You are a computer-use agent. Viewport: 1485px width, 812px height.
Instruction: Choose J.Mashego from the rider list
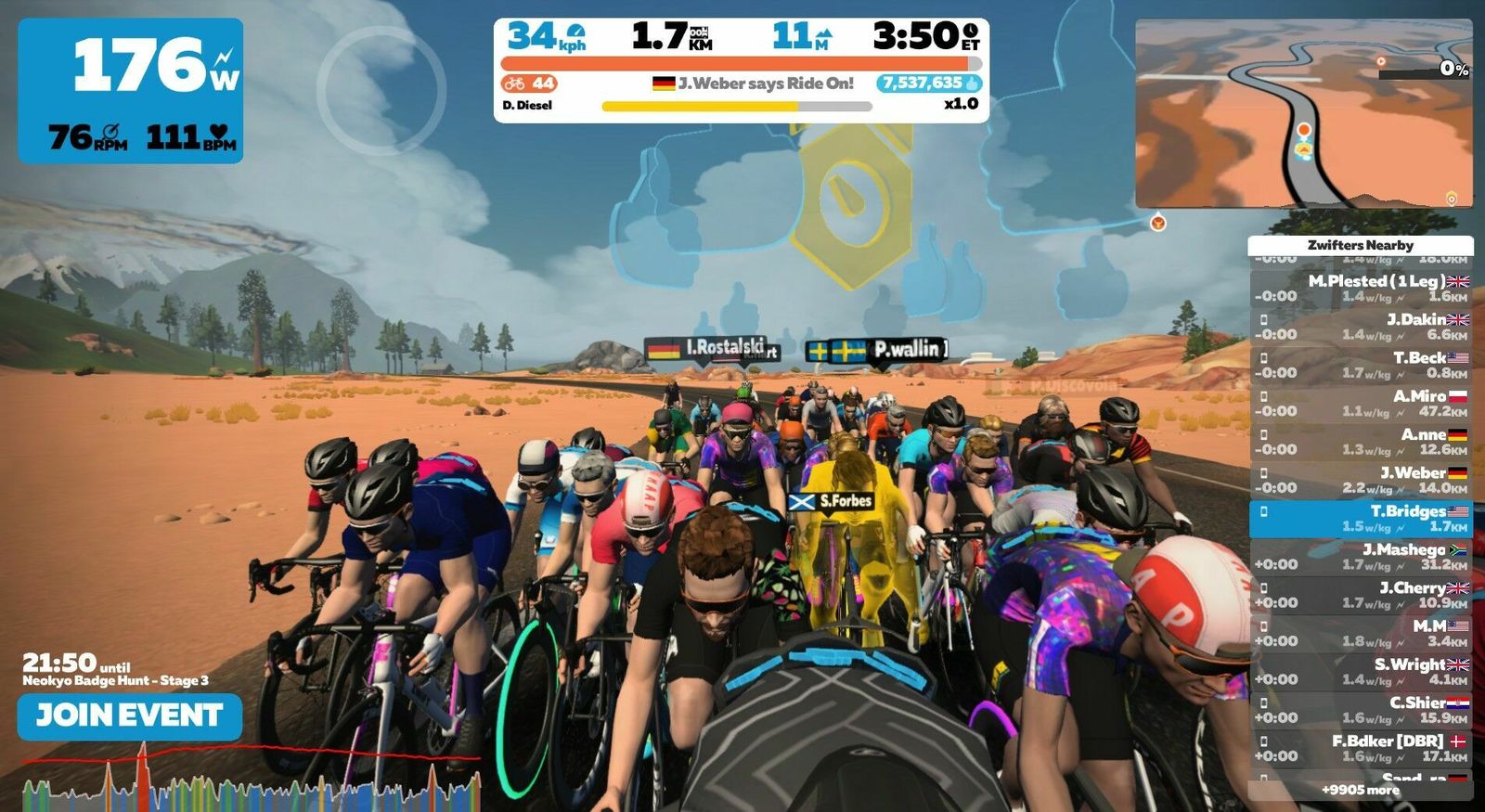pyautogui.click(x=1361, y=557)
